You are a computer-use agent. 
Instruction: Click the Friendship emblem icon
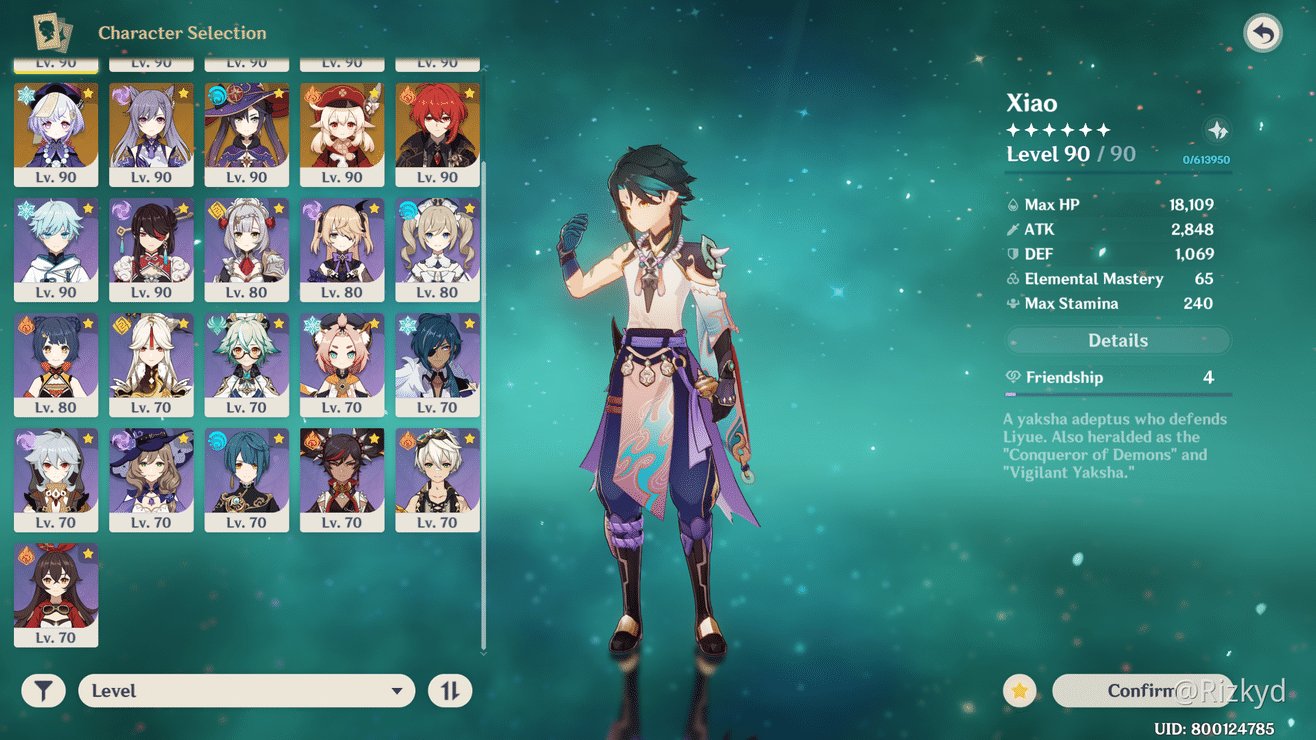[1012, 378]
